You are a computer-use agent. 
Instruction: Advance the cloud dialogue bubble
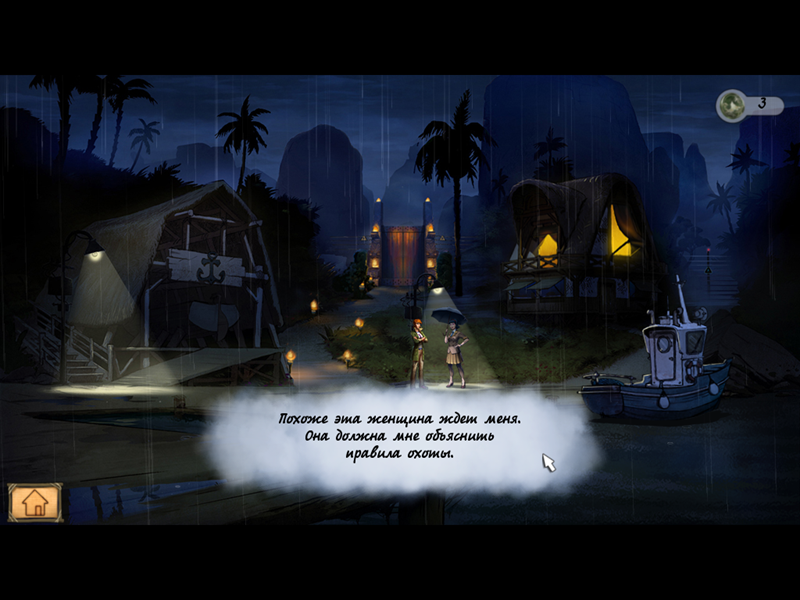pyautogui.click(x=400, y=437)
